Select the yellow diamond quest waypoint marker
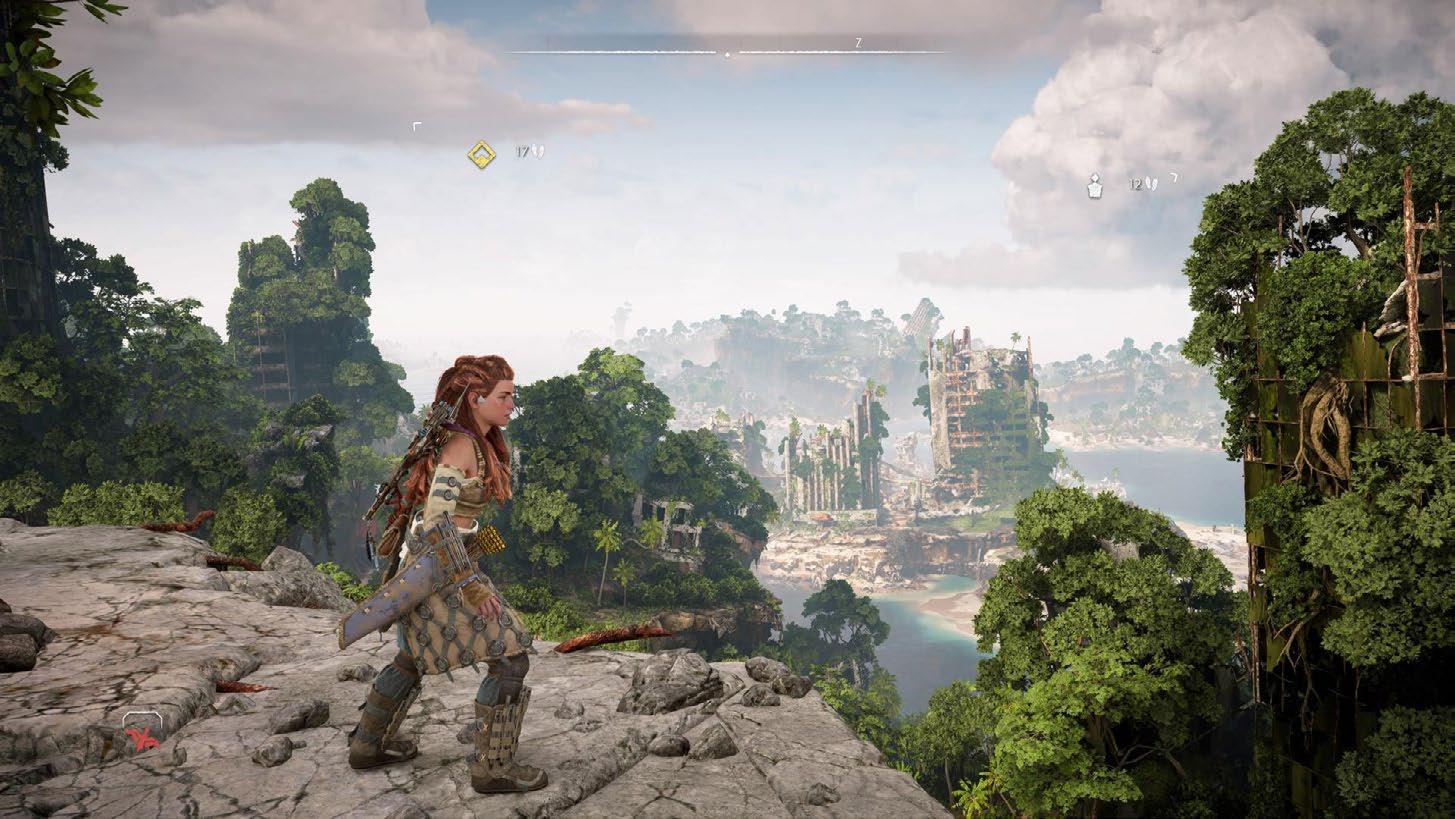 pos(482,155)
